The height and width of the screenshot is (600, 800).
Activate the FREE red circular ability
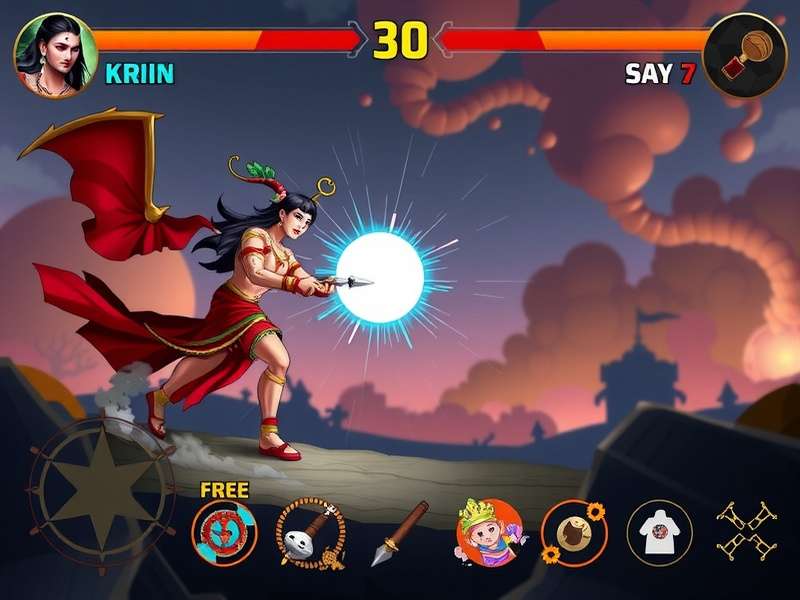pos(225,532)
